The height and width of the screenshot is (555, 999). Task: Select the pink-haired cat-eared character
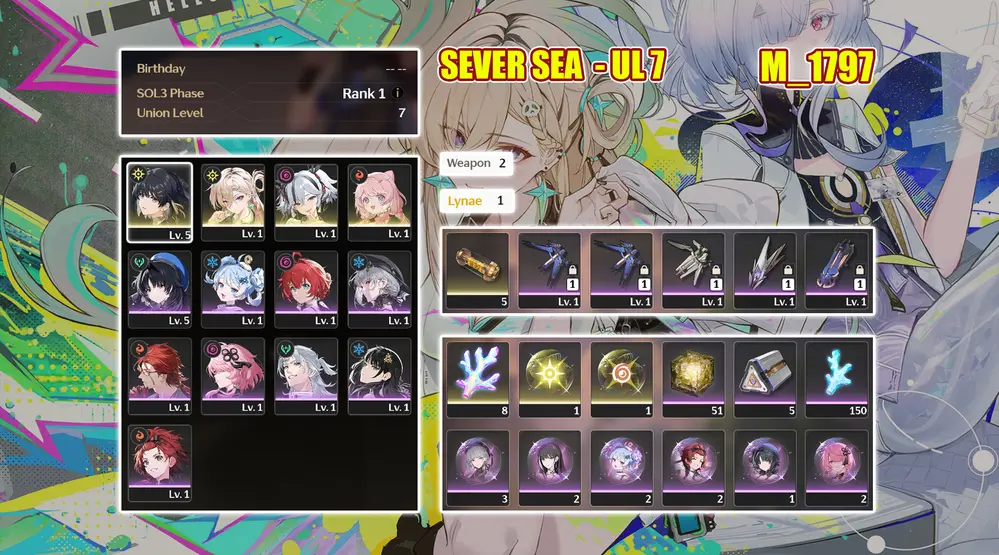pyautogui.click(x=380, y=203)
